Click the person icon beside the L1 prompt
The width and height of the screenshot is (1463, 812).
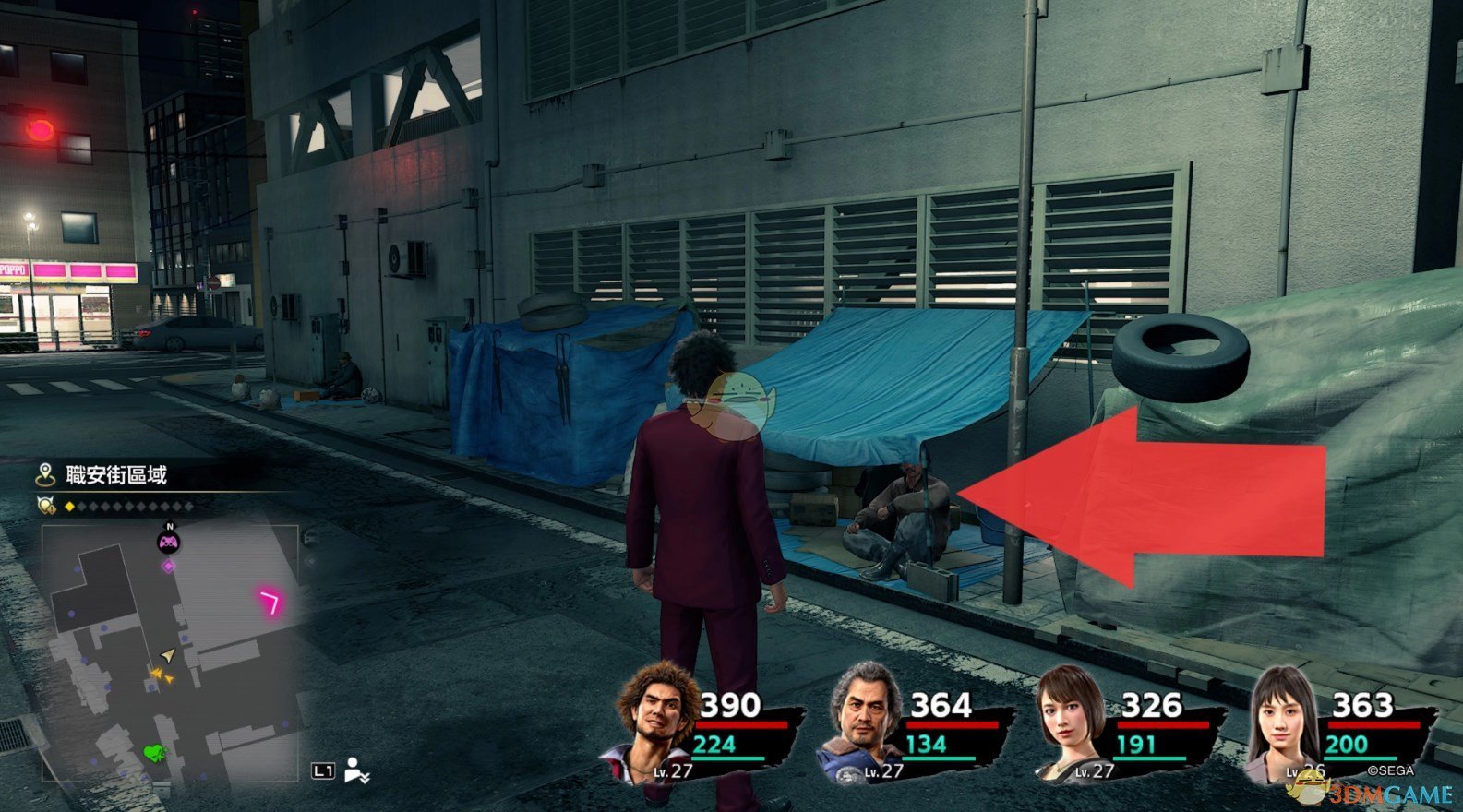tap(355, 770)
